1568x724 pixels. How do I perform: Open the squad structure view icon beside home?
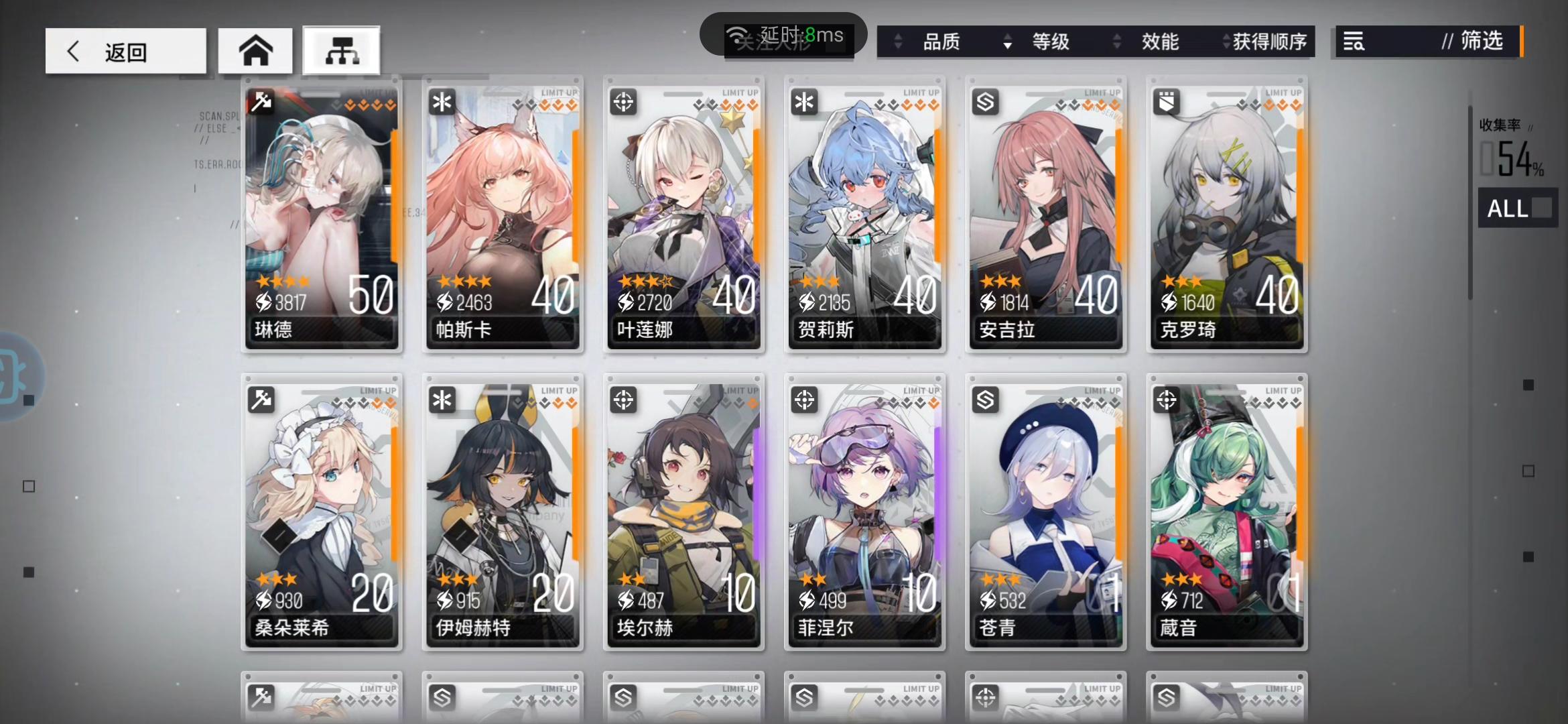tap(341, 50)
